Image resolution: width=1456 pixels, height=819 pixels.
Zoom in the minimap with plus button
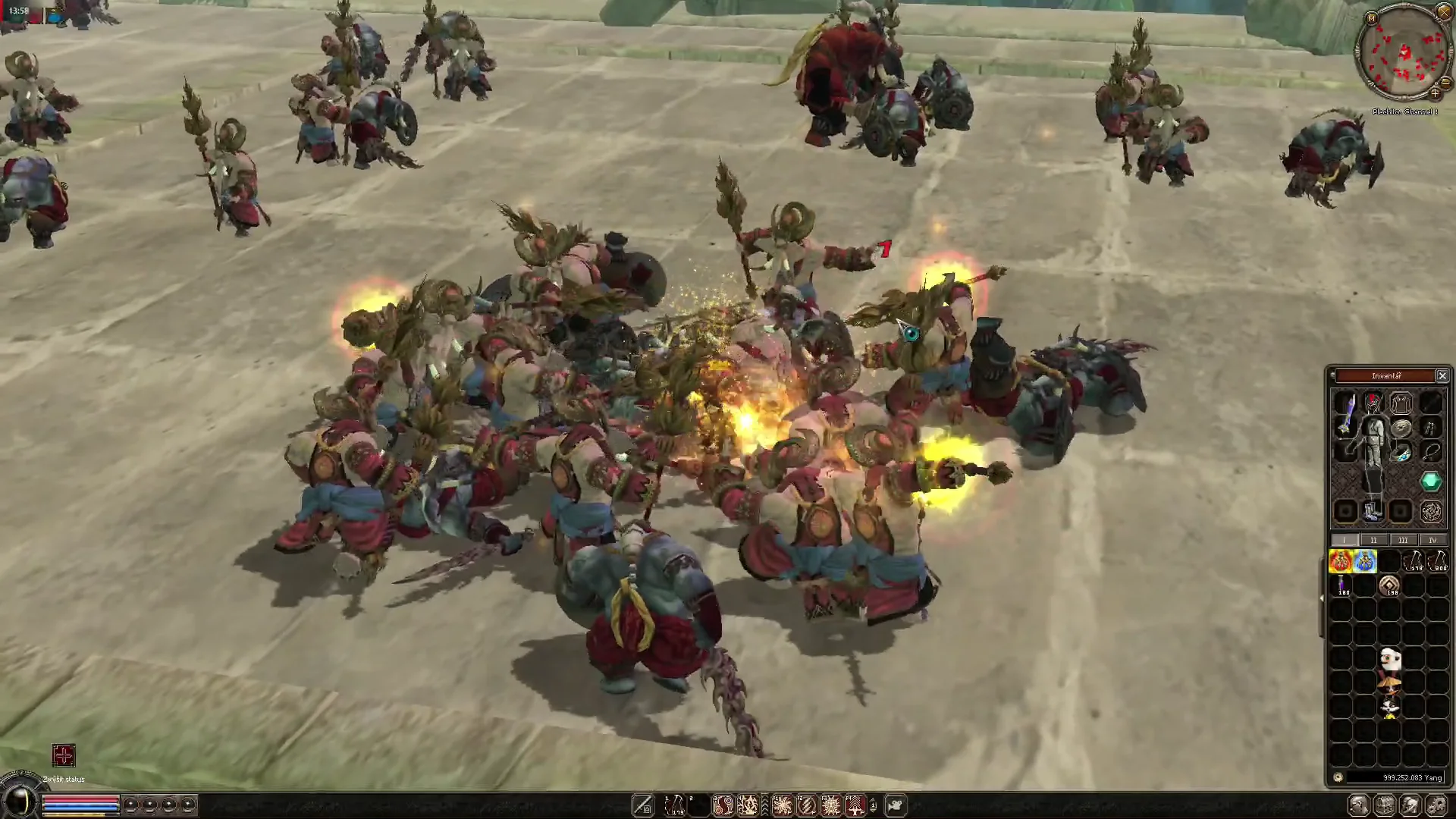pyautogui.click(x=1435, y=94)
